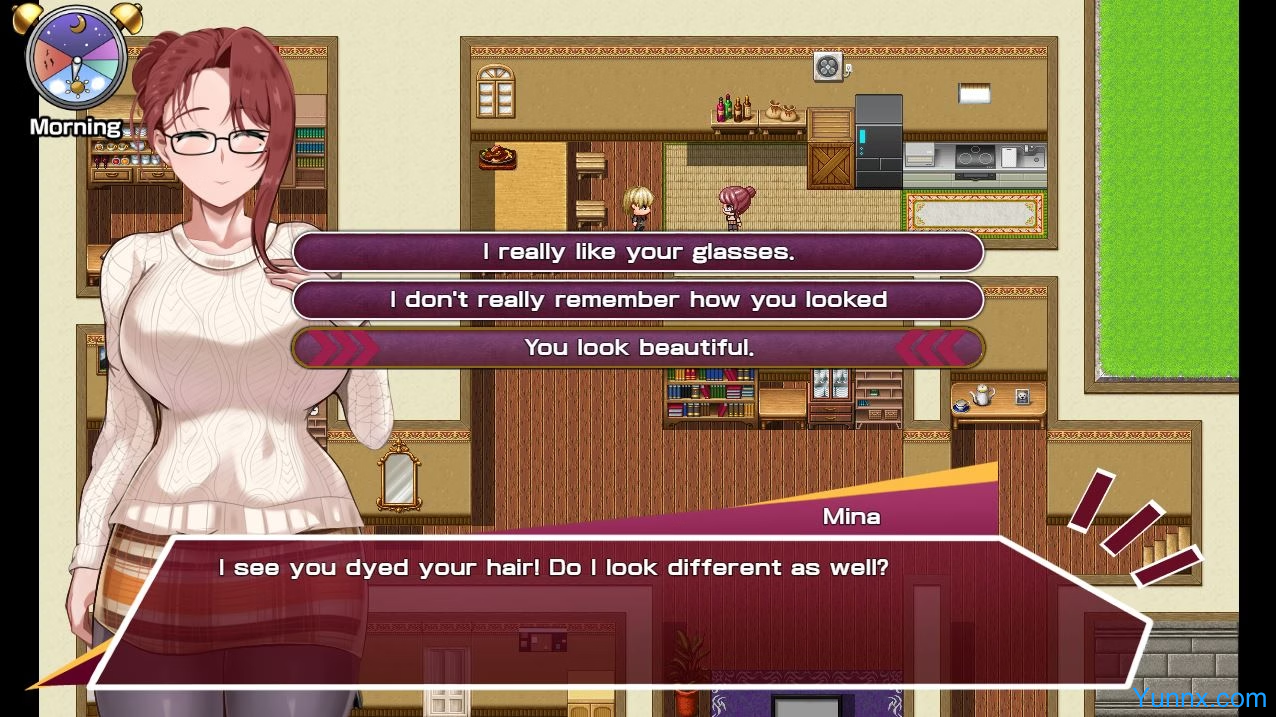1276x717 pixels.
Task: Select "I don't really remember how you looked"
Action: coord(638,300)
